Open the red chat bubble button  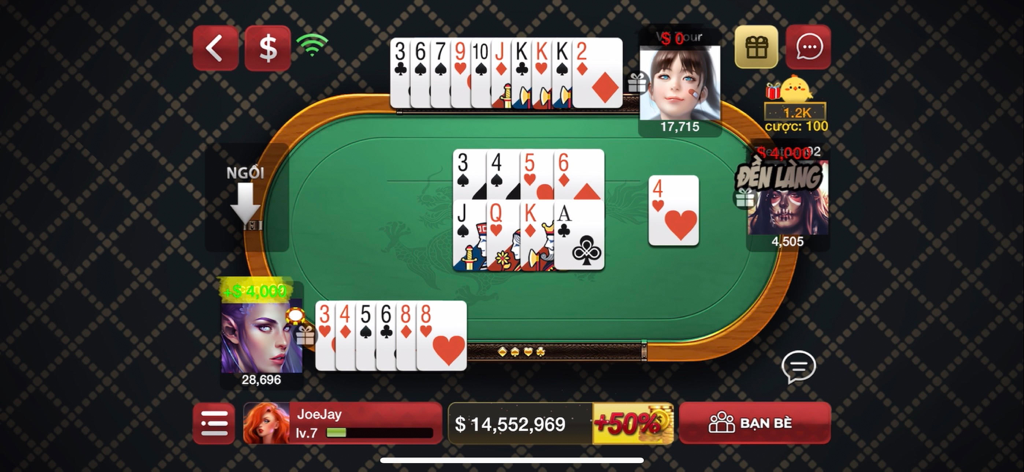pyautogui.click(x=808, y=47)
